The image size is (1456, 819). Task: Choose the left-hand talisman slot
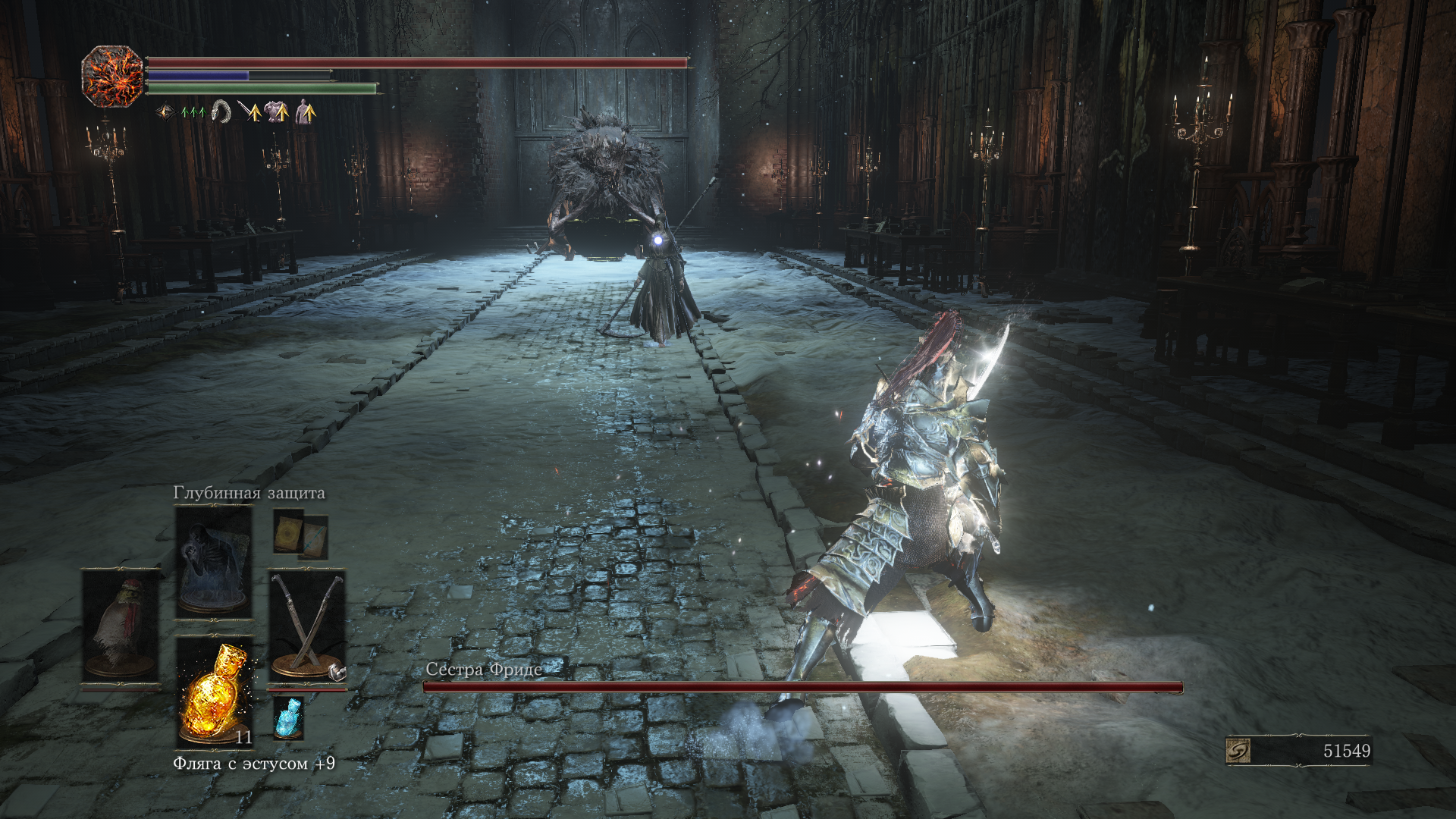tap(121, 626)
